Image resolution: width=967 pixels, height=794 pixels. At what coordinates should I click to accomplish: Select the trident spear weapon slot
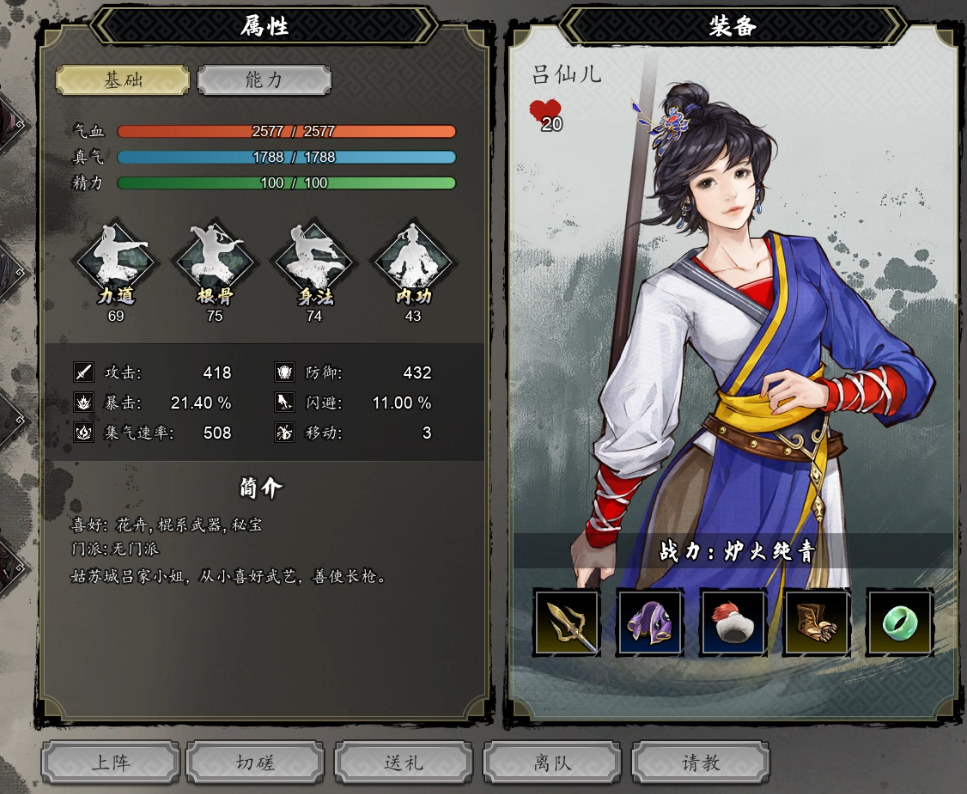tap(567, 622)
